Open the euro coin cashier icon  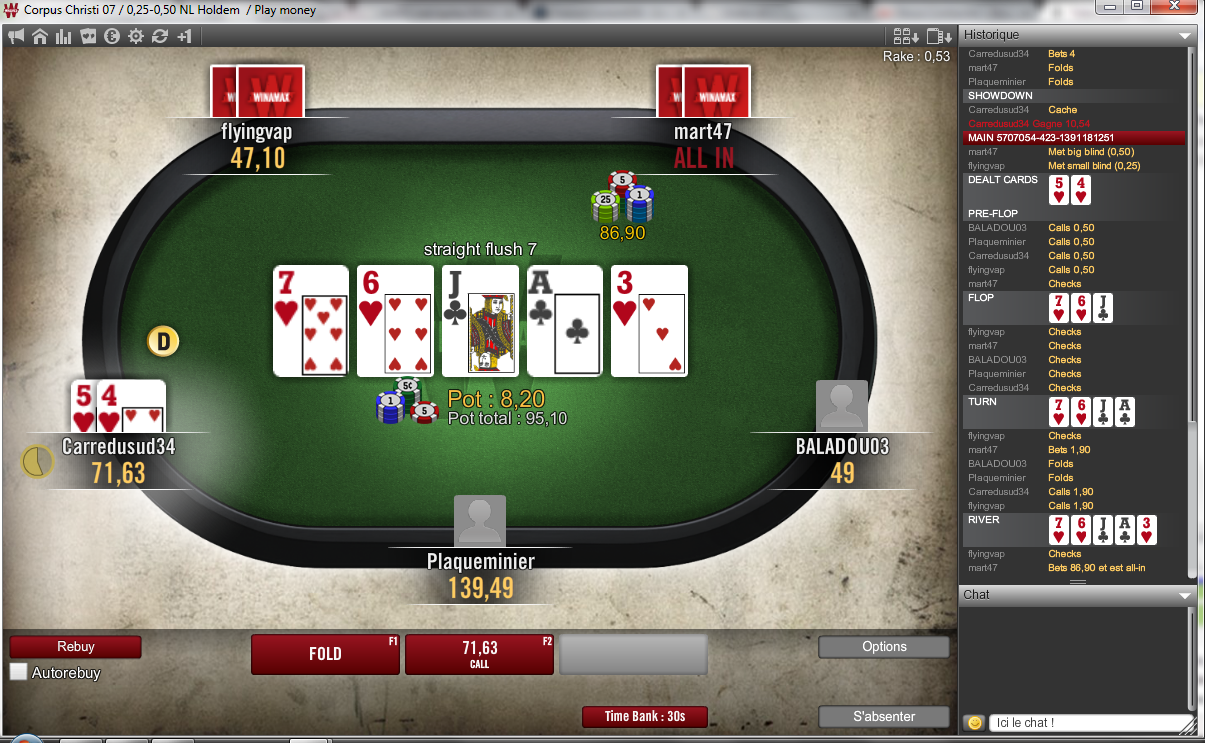(112, 36)
